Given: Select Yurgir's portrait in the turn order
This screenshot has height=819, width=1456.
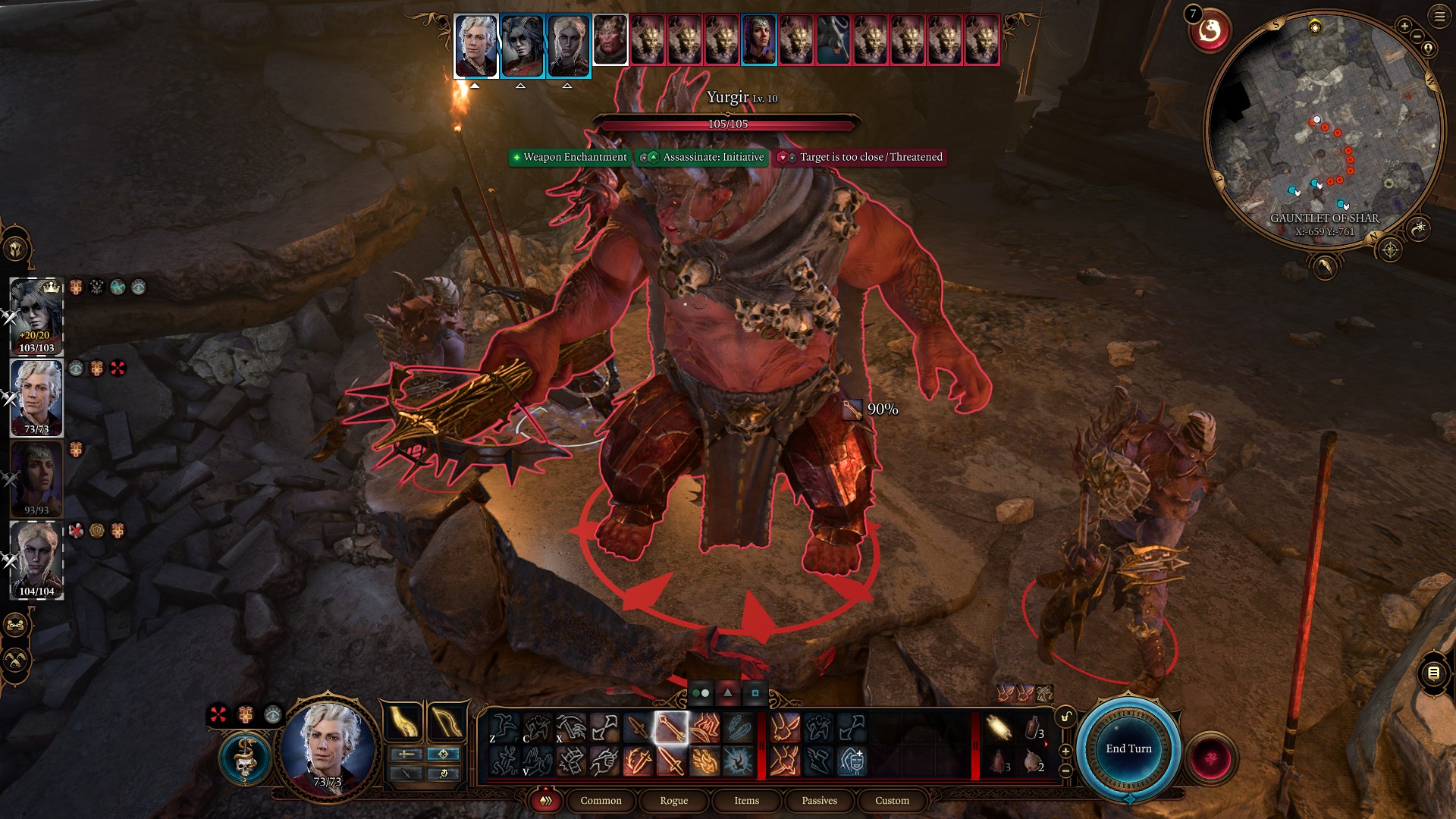Looking at the screenshot, I should [x=610, y=39].
